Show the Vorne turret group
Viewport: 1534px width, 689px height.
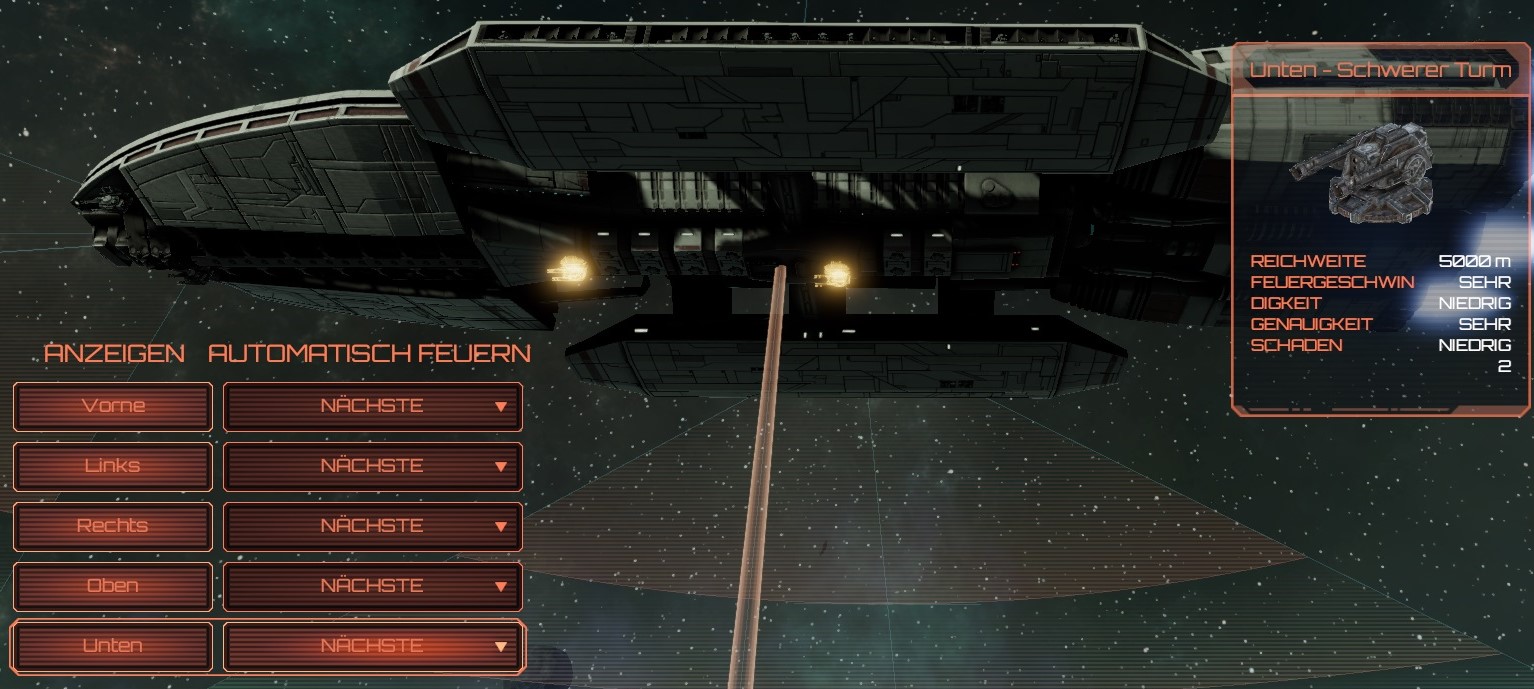113,406
